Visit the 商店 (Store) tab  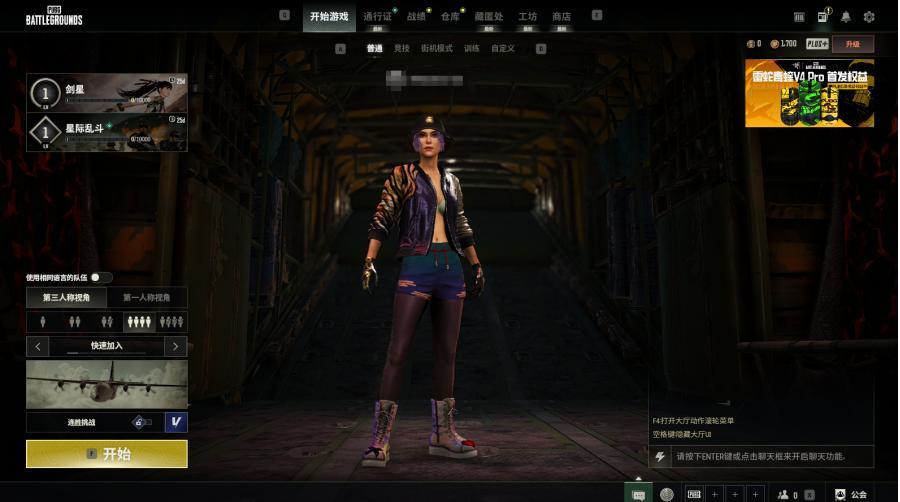click(561, 17)
